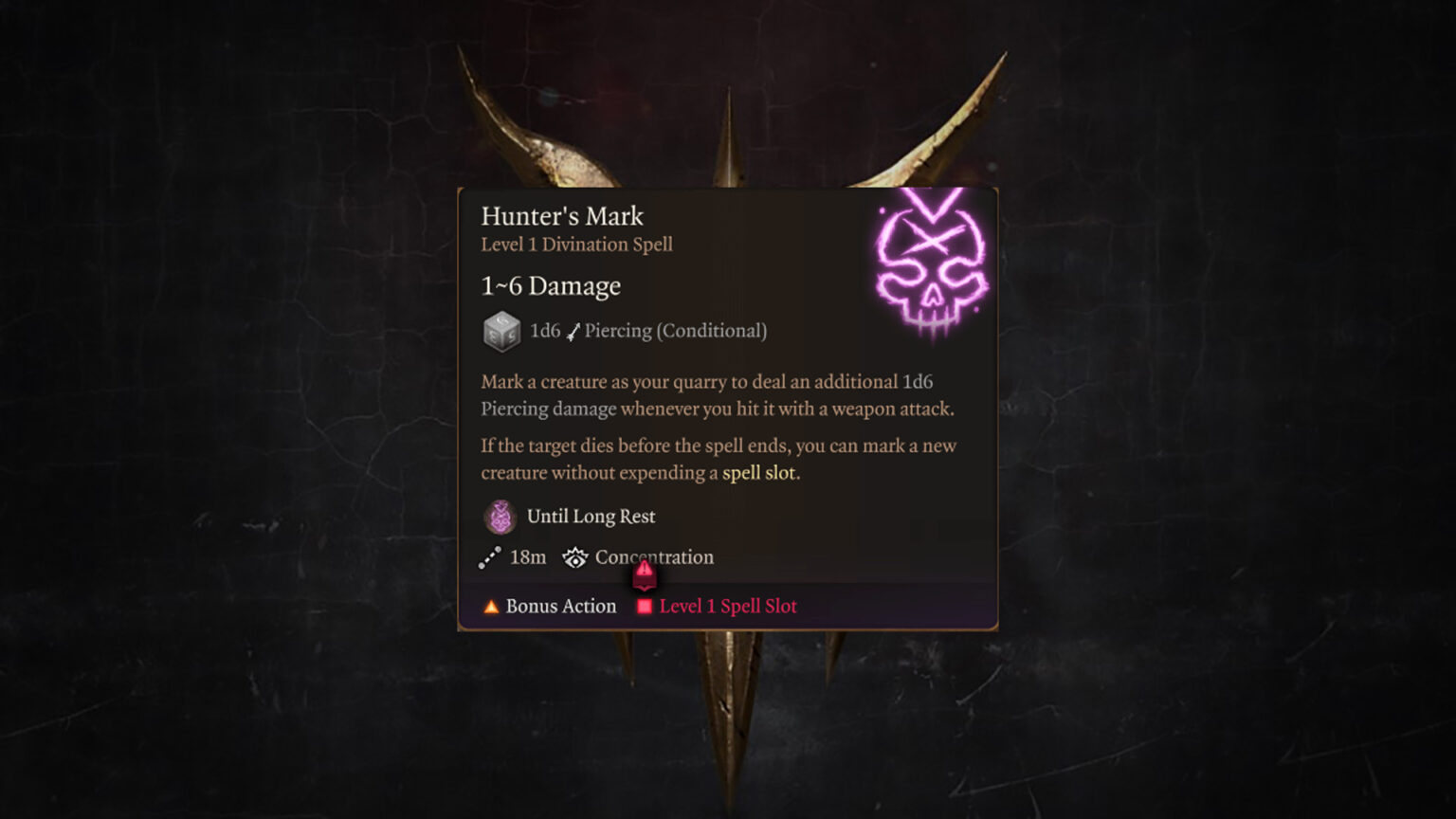Click the 1~6 Damage heading

pyautogui.click(x=550, y=285)
